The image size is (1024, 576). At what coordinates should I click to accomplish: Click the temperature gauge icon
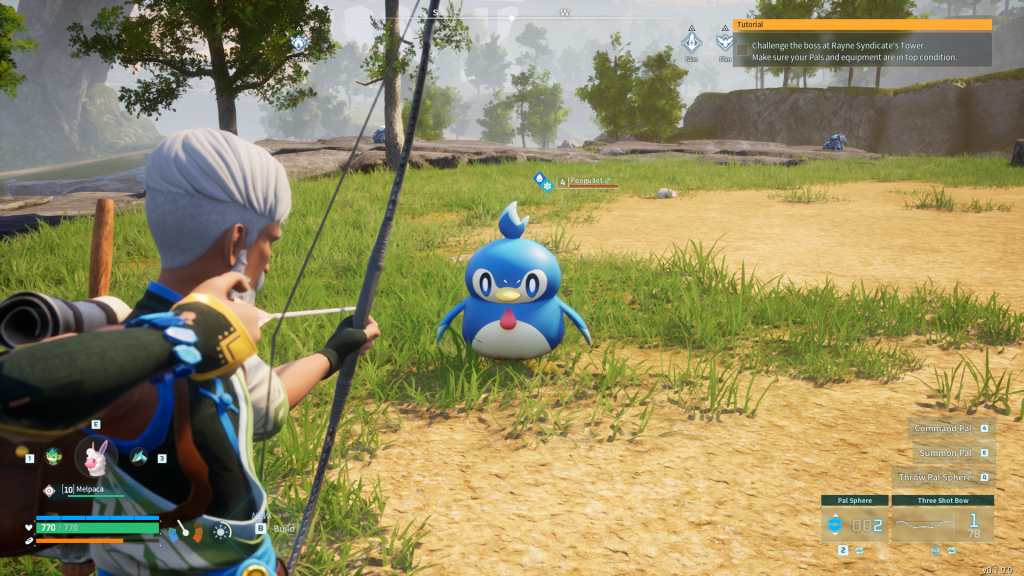183,530
